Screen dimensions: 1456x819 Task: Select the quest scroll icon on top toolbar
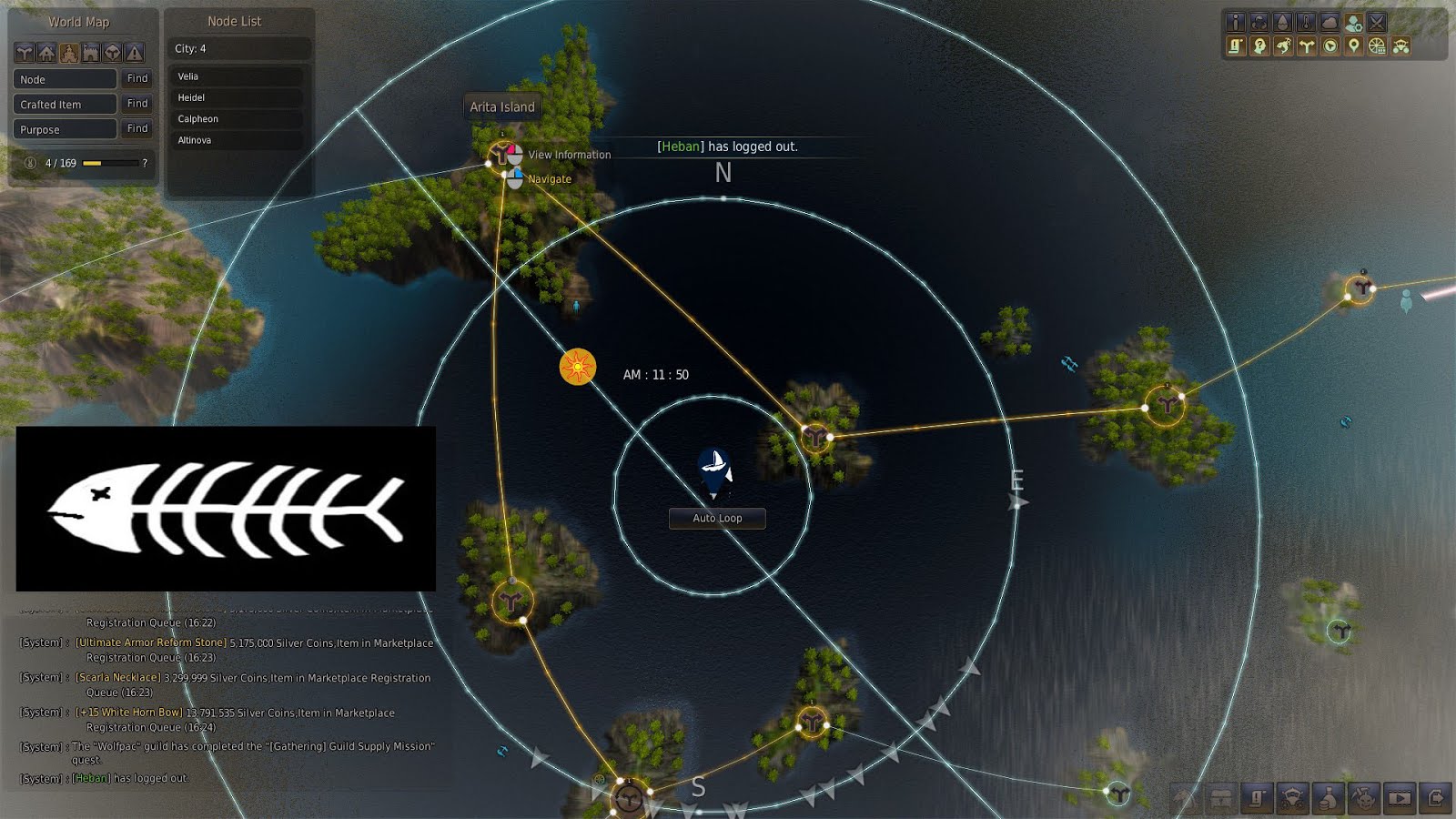(x=1236, y=45)
